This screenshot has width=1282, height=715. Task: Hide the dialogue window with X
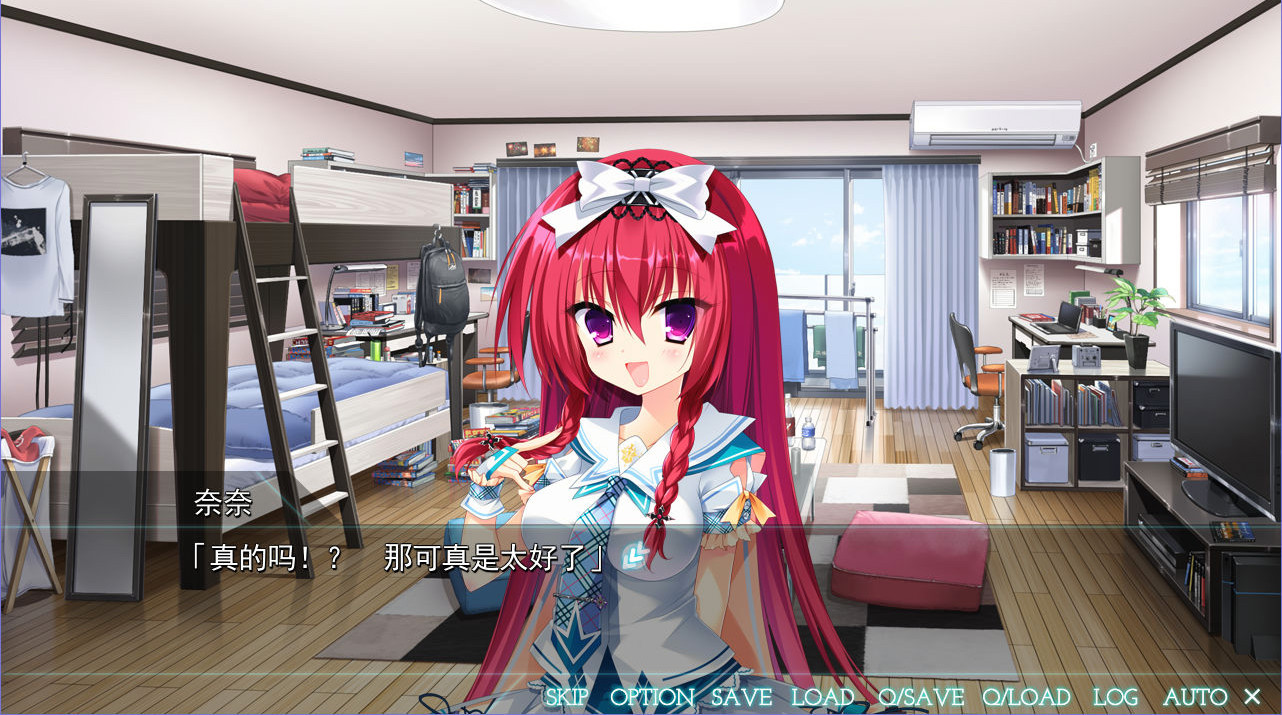coord(1252,696)
